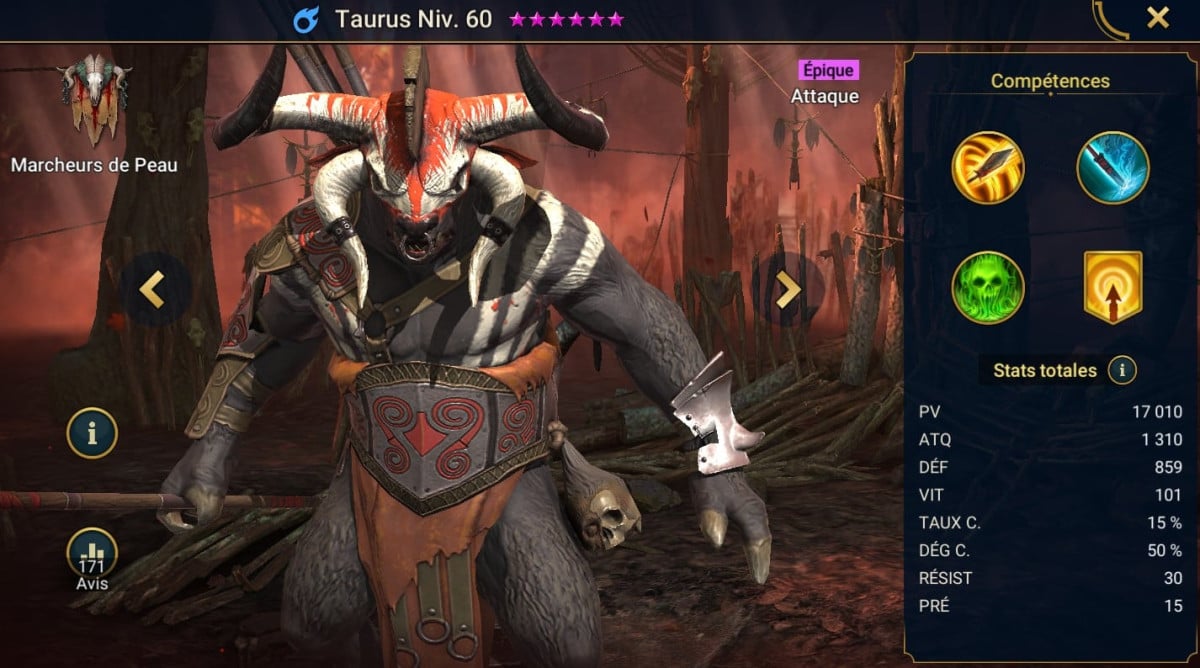The image size is (1200, 668).
Task: View the blue lightning blade skill
Action: [x=1112, y=167]
